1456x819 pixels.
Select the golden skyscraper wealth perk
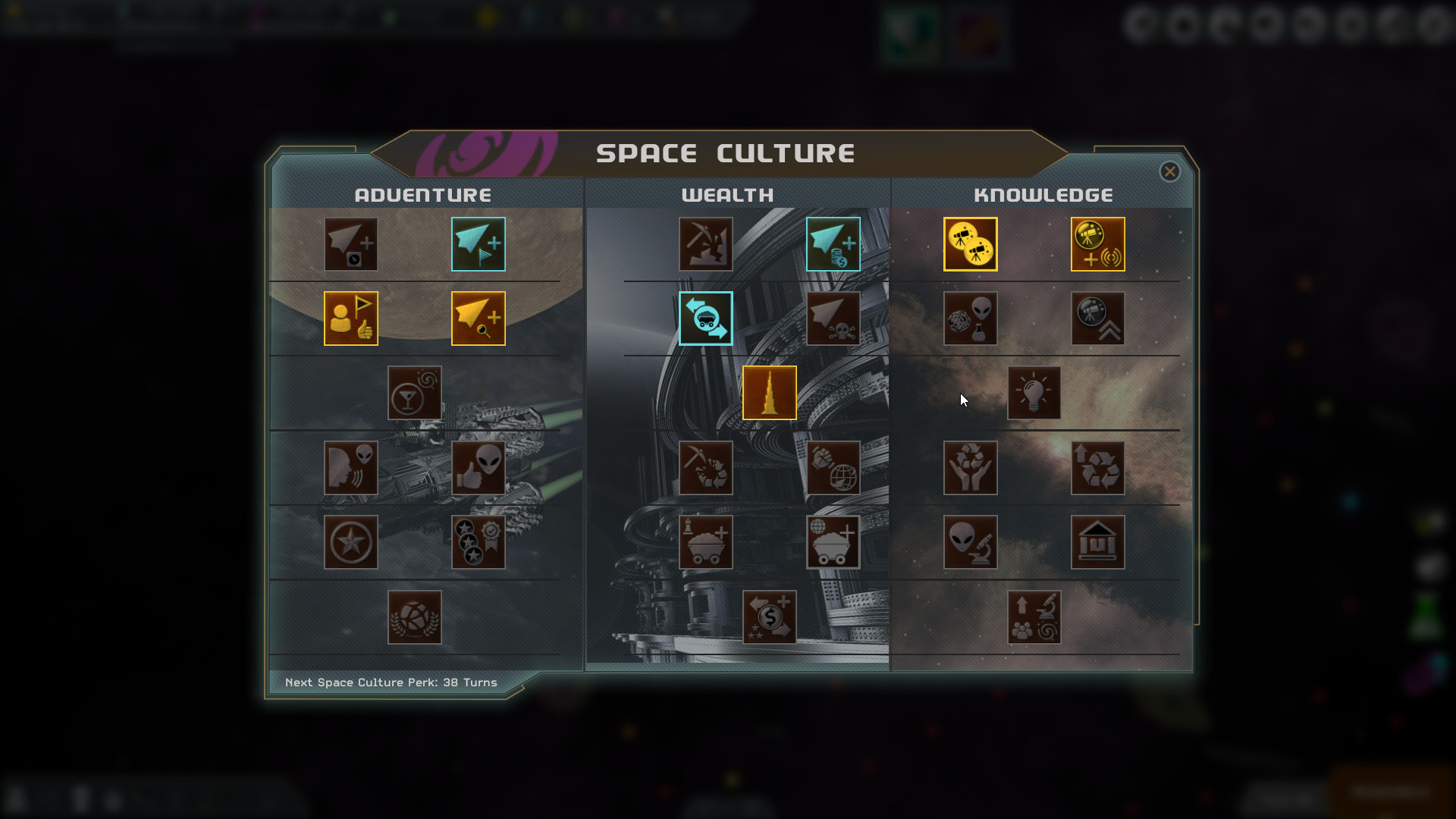pos(769,393)
